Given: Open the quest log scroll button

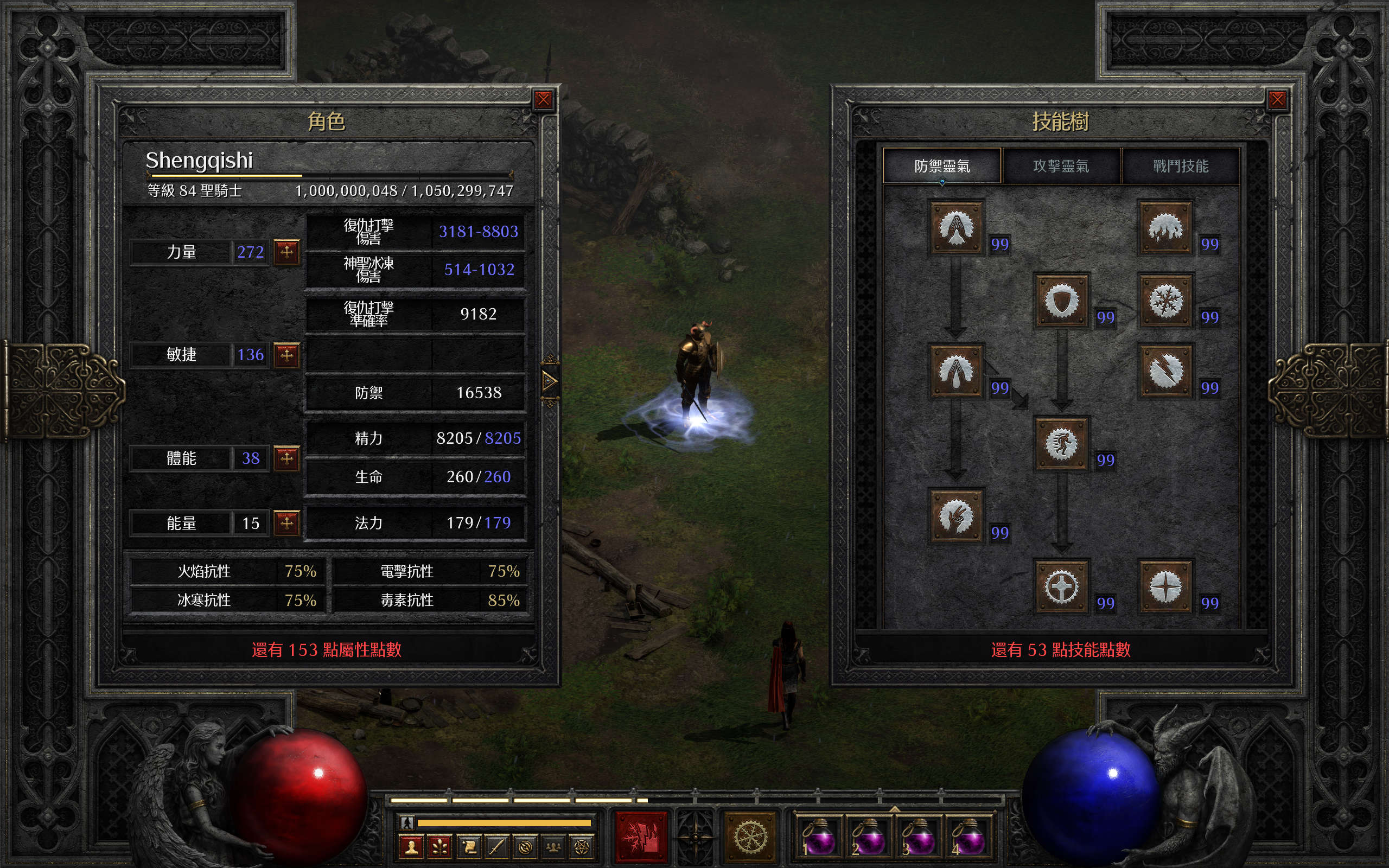Looking at the screenshot, I should click(468, 847).
